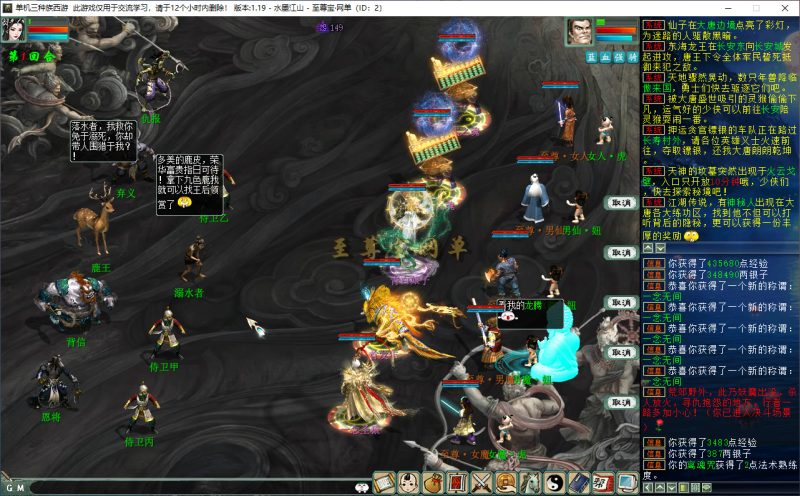Select the scowling man portrait at top right
This screenshot has width=800, height=496.
pos(581,32)
